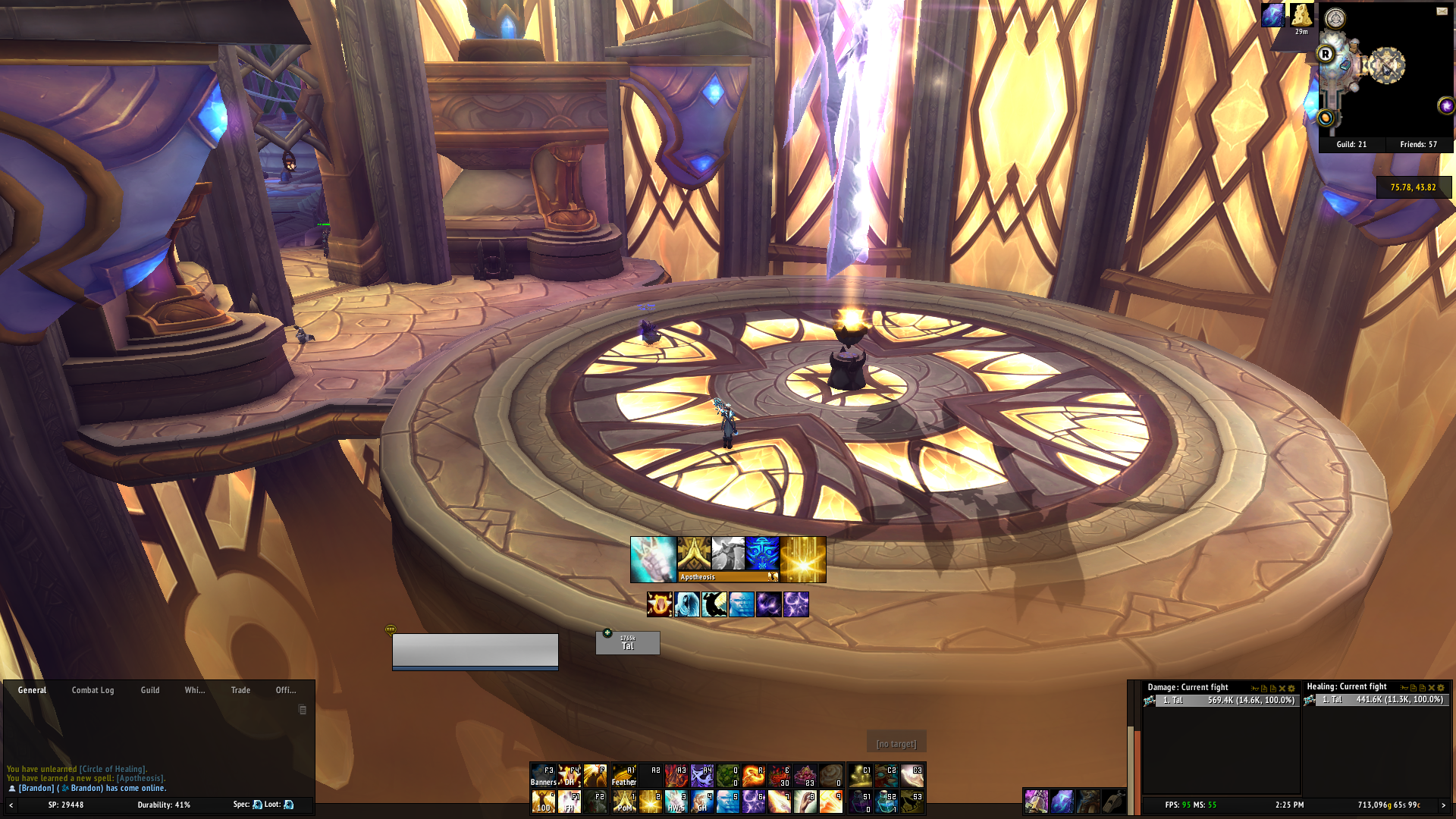The width and height of the screenshot is (1456, 819).
Task: Switch to the General chat tab
Action: tap(32, 690)
